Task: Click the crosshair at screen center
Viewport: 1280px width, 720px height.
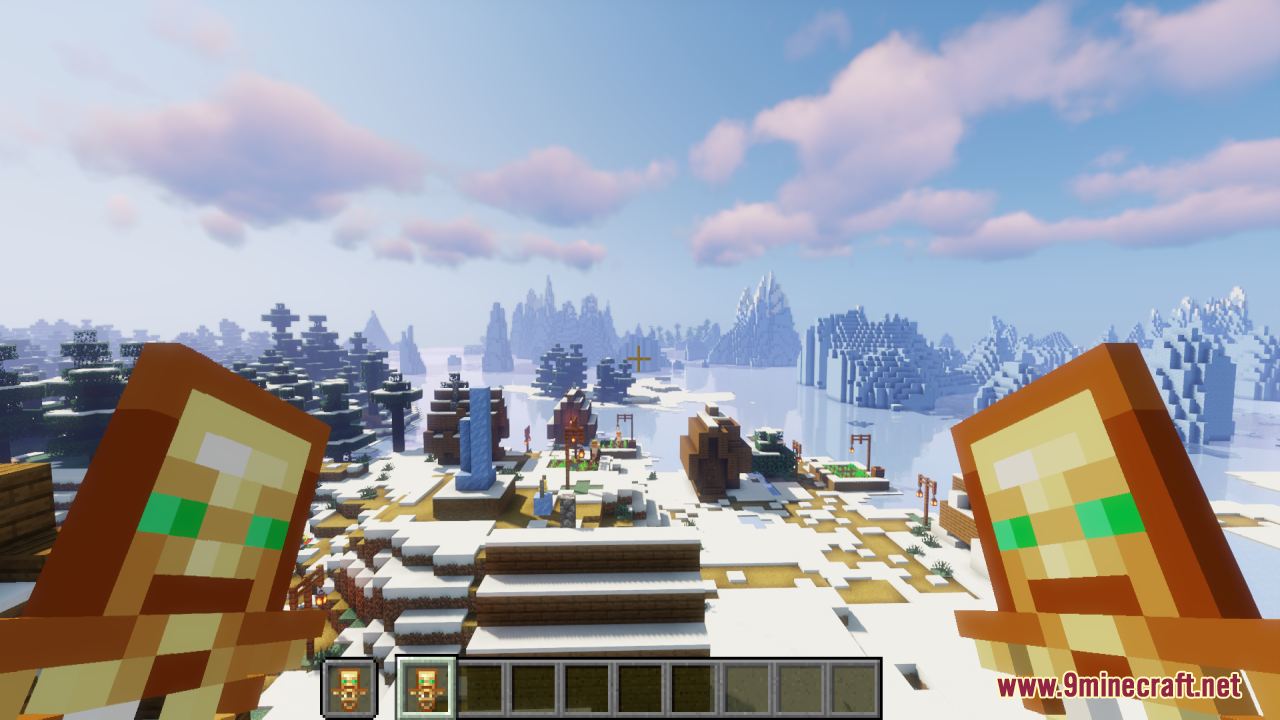Action: point(637,359)
